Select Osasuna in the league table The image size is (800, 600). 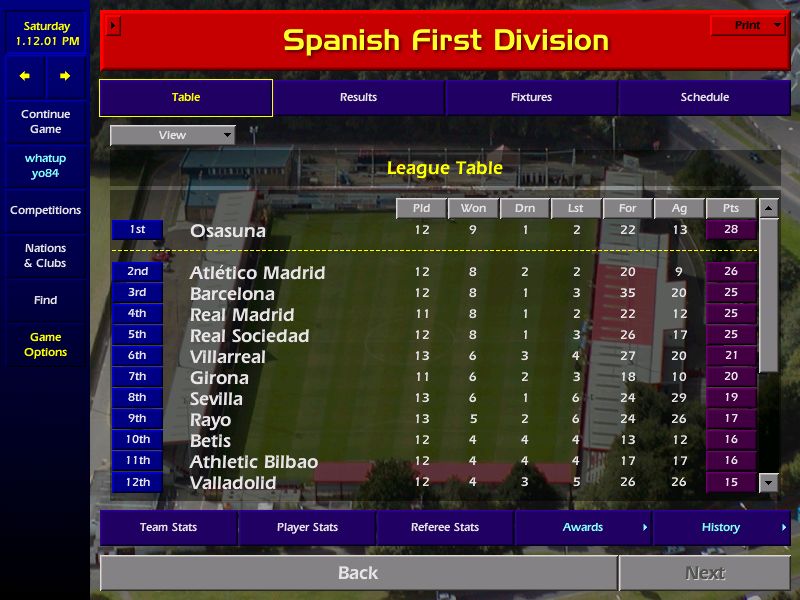point(228,231)
